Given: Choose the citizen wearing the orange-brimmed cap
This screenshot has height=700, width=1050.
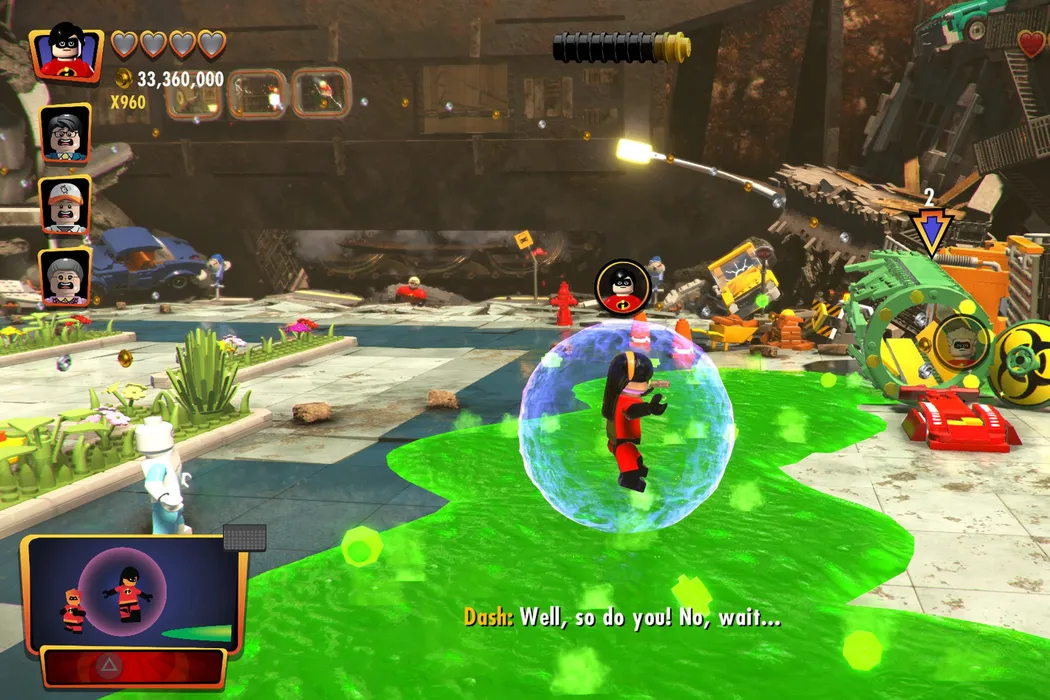Looking at the screenshot, I should [66, 204].
